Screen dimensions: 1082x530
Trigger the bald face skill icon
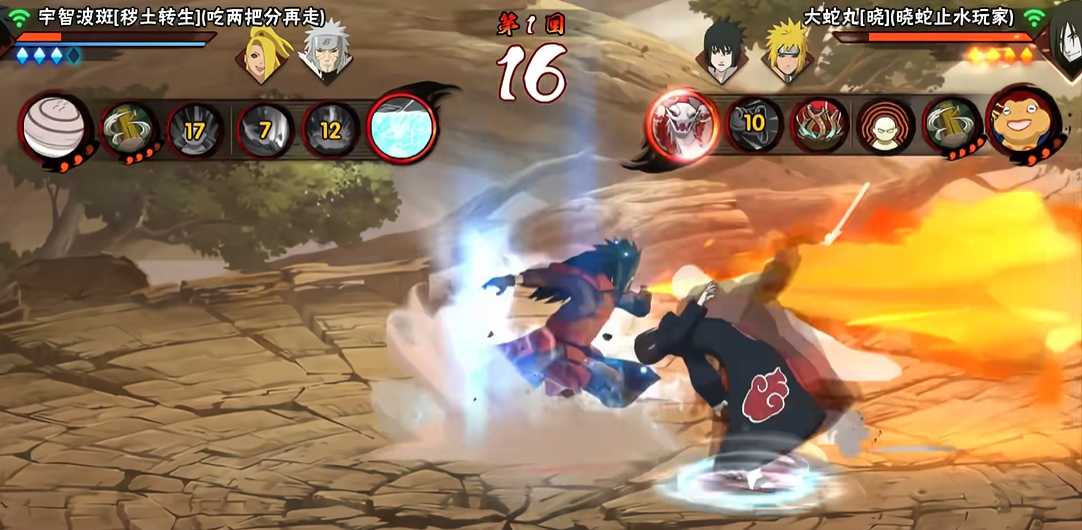click(885, 125)
